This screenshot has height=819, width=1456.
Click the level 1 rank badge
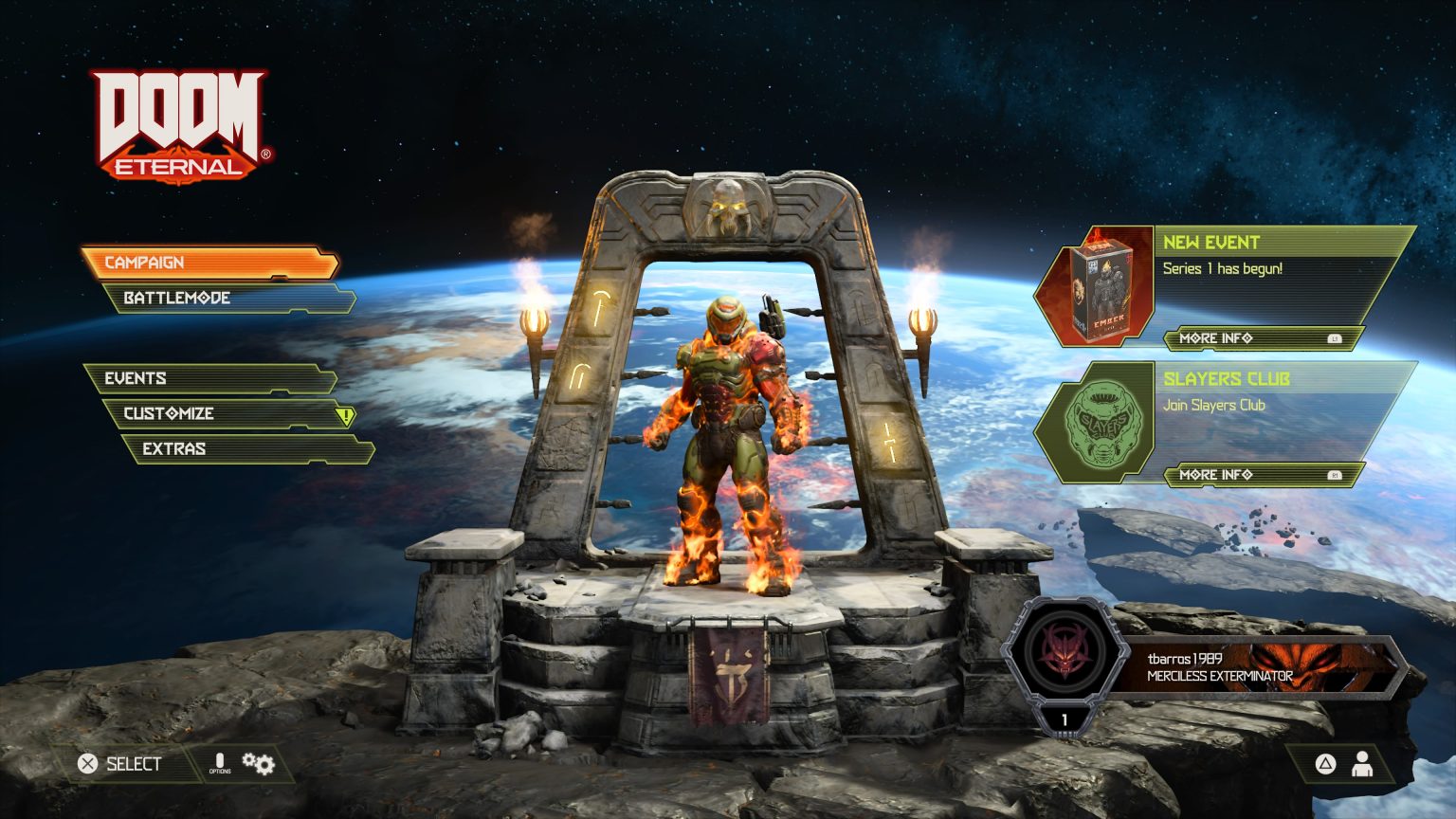1065,719
